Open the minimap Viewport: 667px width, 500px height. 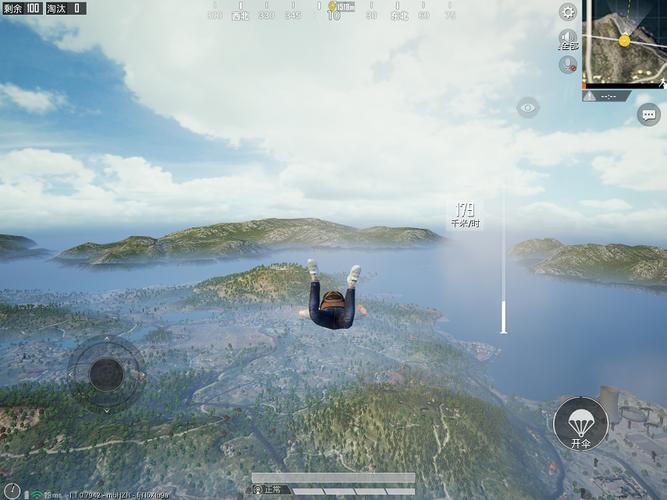625,44
